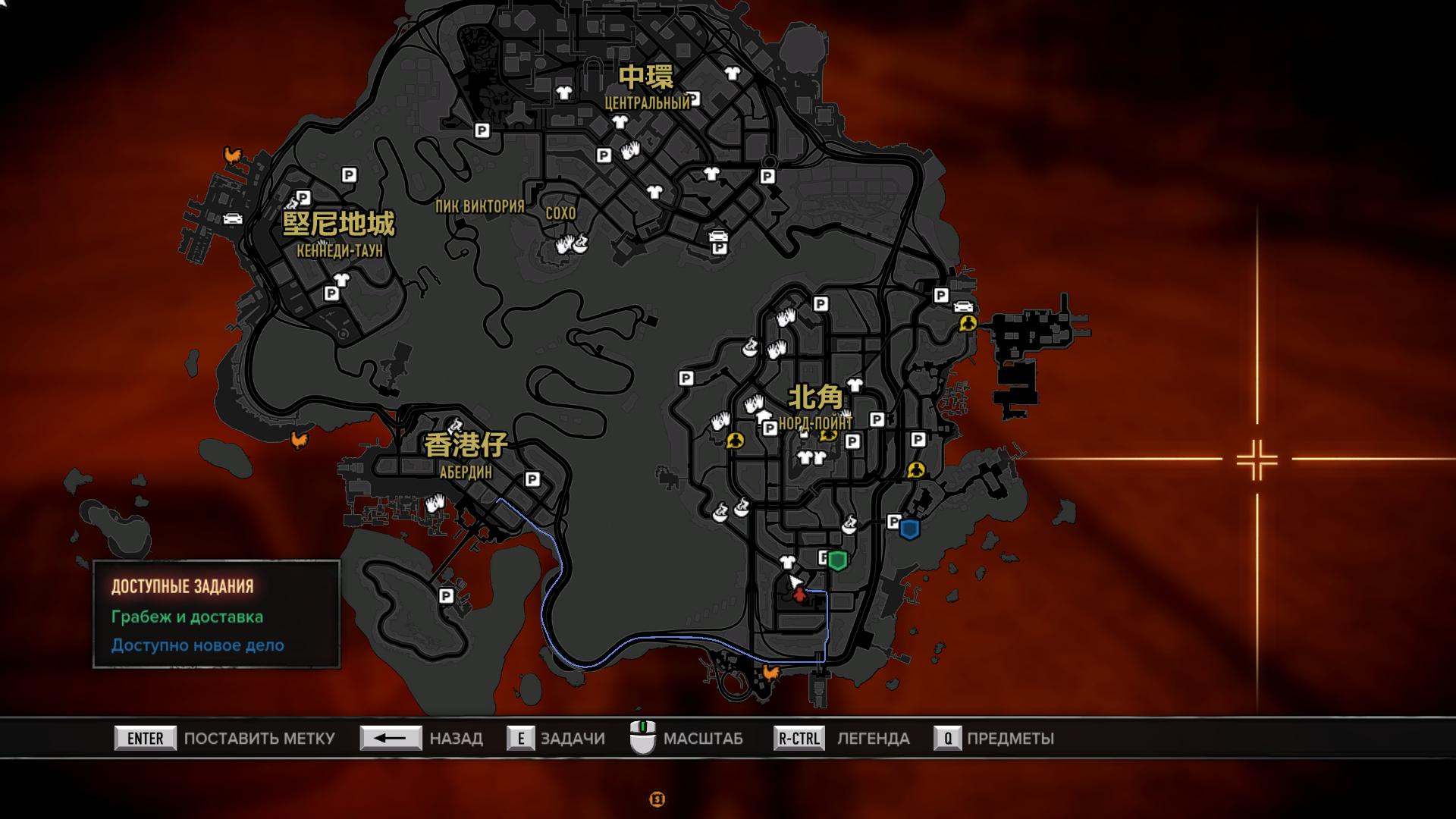Click the hands icon in Абердин harbor
Screen dimensions: 1456x819
435,503
